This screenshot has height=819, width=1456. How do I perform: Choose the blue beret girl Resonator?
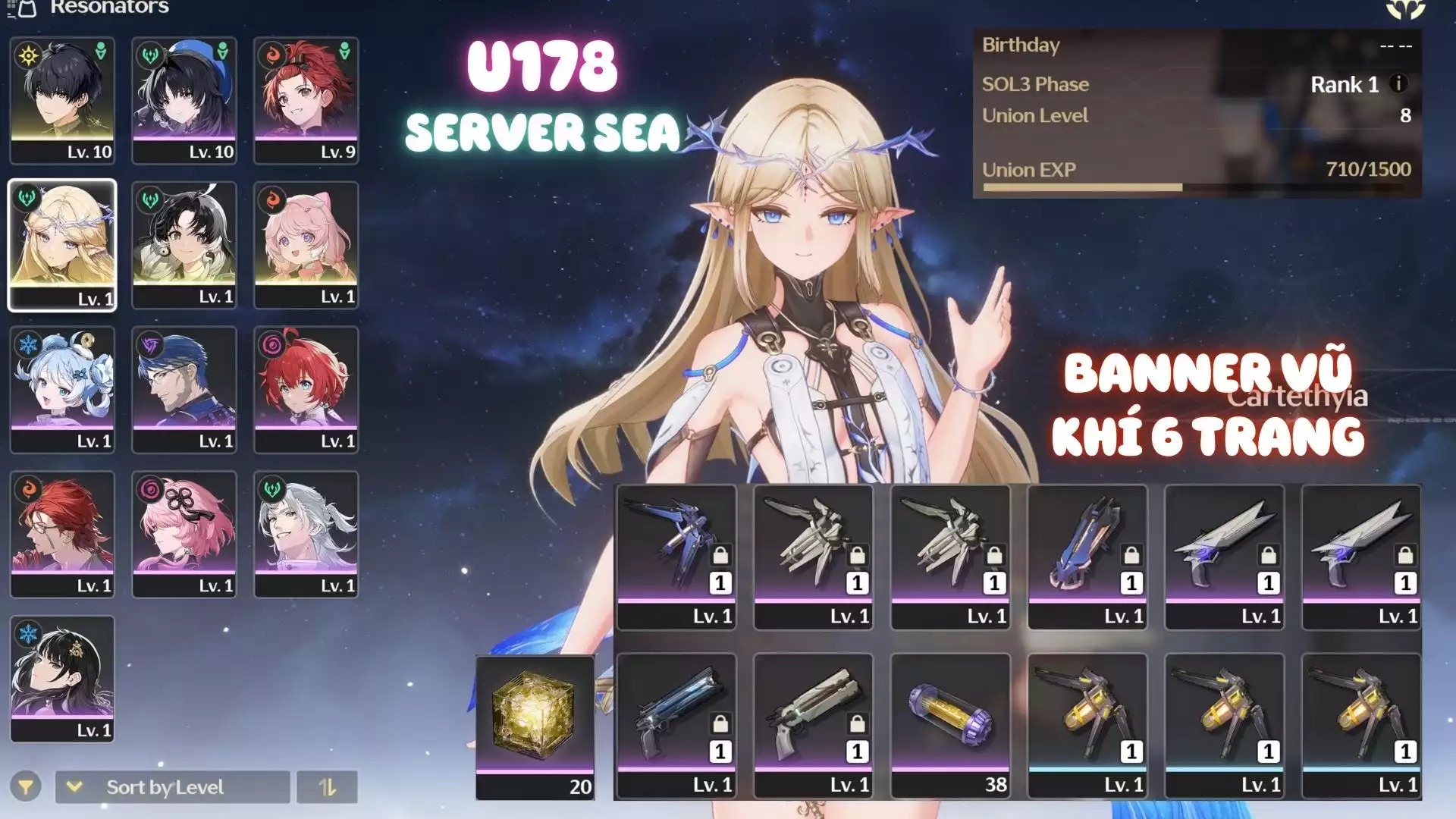(184, 100)
